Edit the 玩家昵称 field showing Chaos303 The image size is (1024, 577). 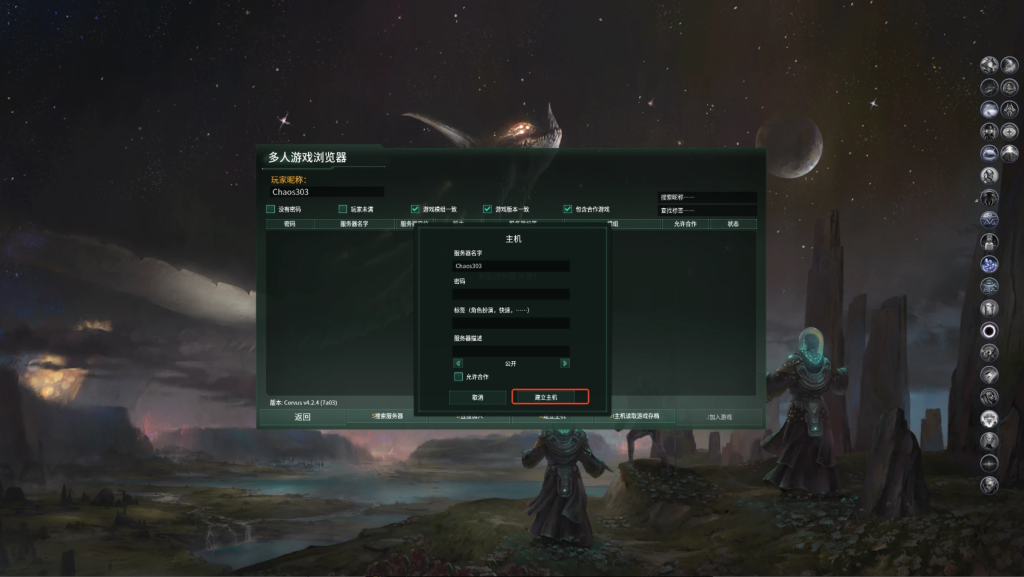327,191
